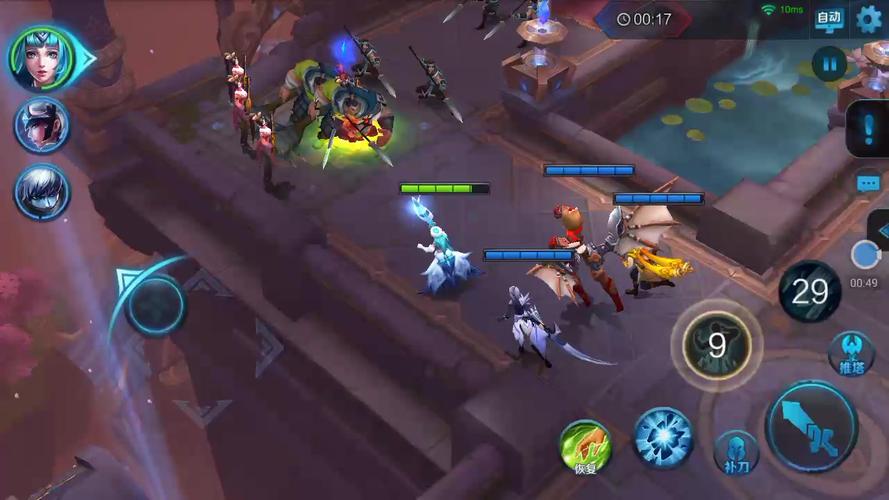Tap the virtual movement joystick
This screenshot has width=889, height=500.
(x=155, y=304)
